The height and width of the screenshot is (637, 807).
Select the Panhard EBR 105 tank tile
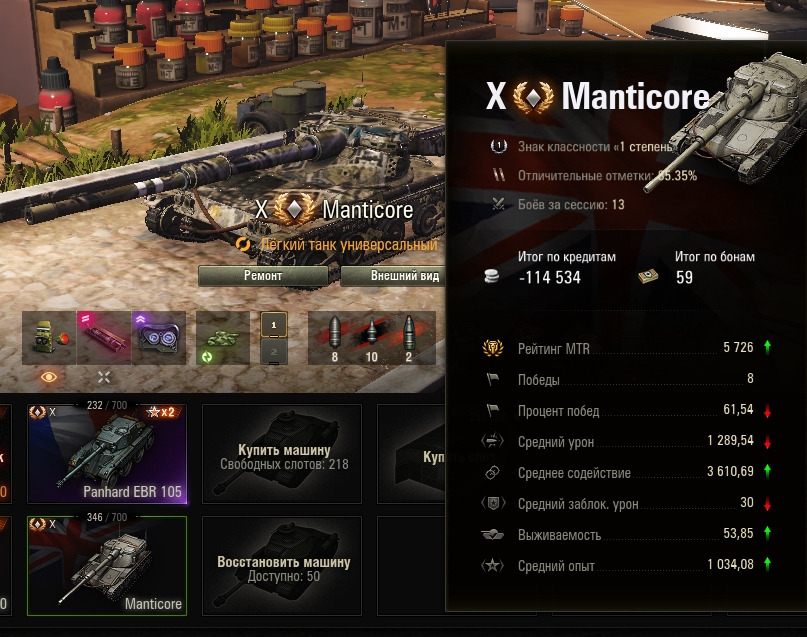[107, 453]
